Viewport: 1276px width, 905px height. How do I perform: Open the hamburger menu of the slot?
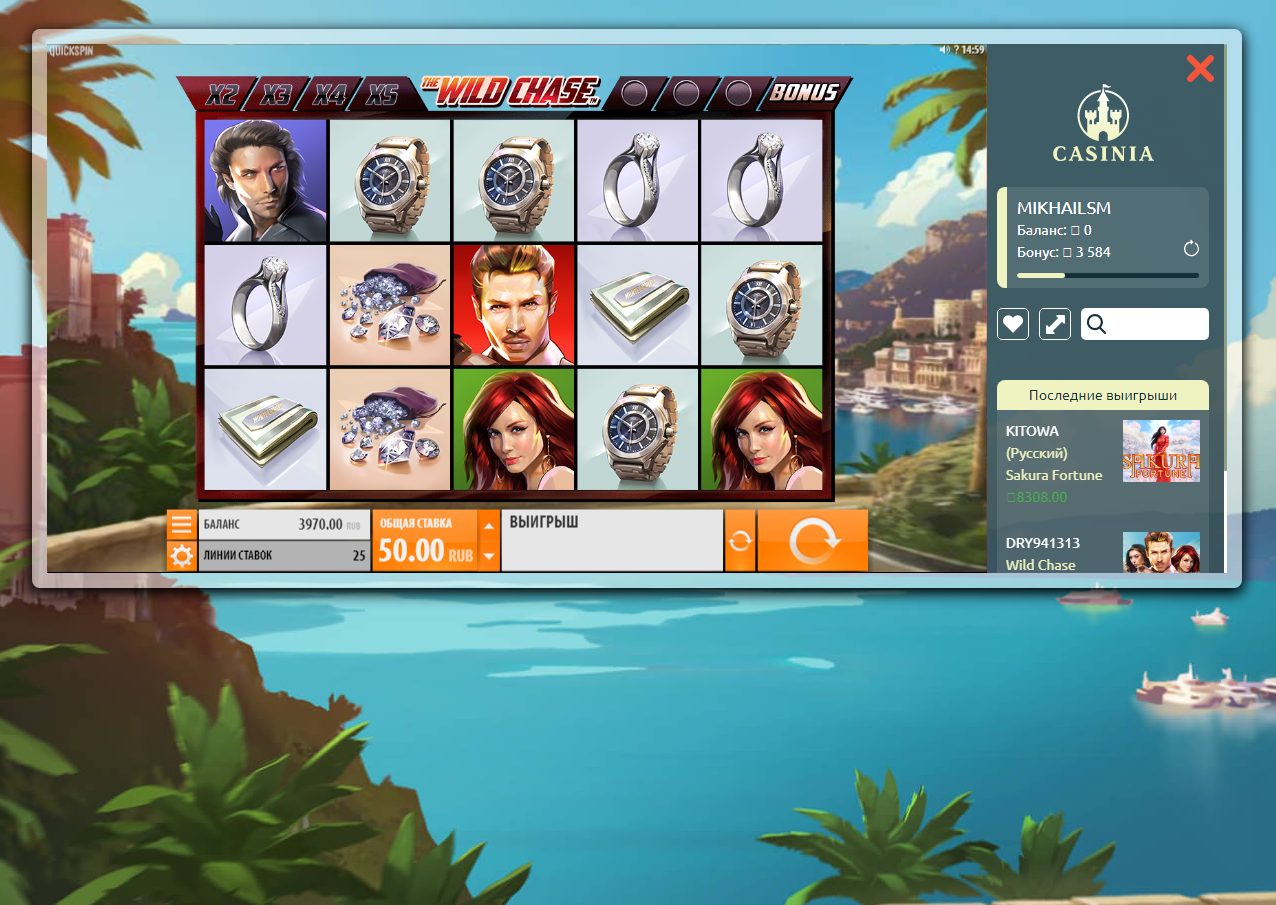click(181, 525)
